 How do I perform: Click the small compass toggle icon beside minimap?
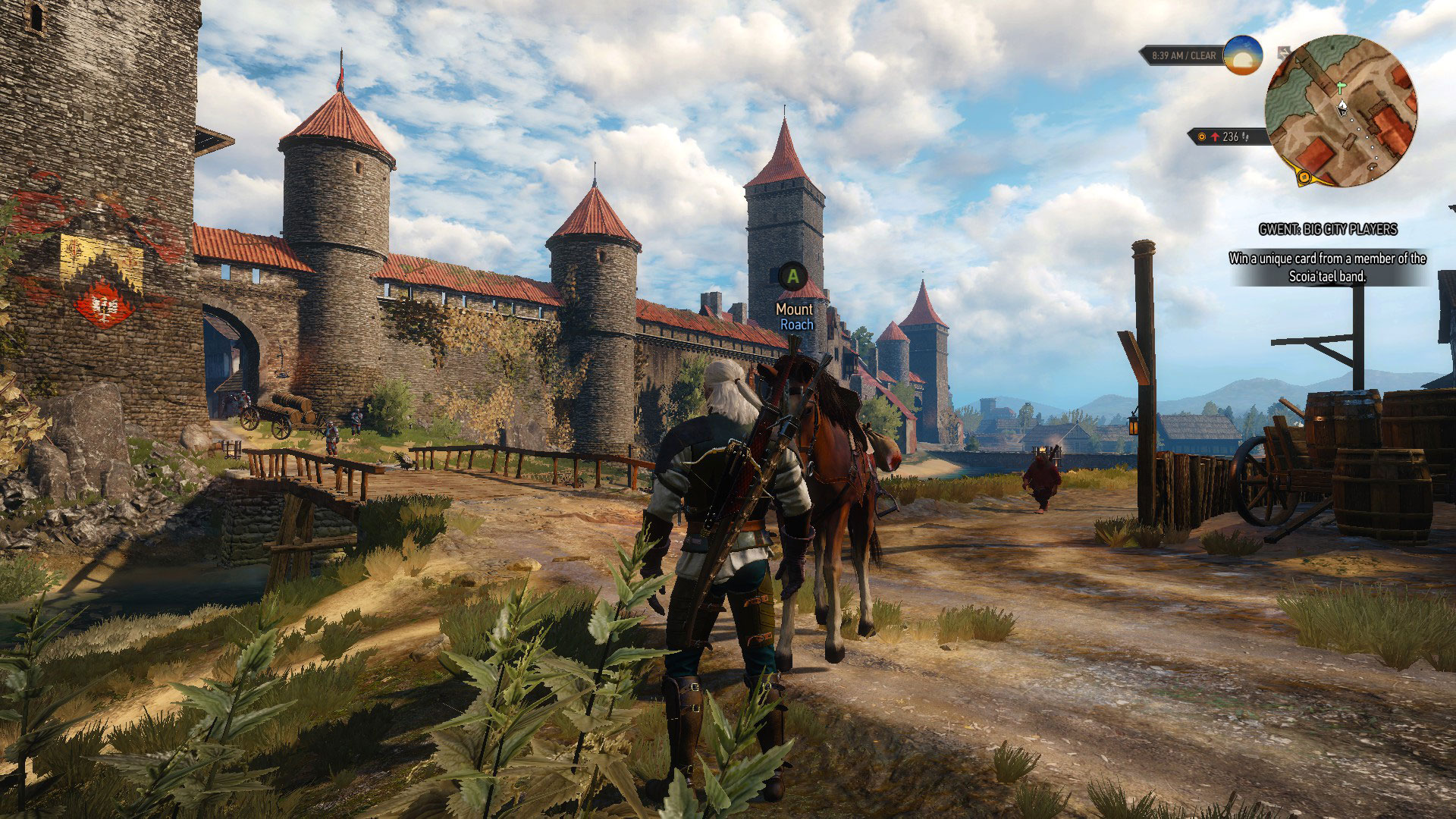(1283, 52)
